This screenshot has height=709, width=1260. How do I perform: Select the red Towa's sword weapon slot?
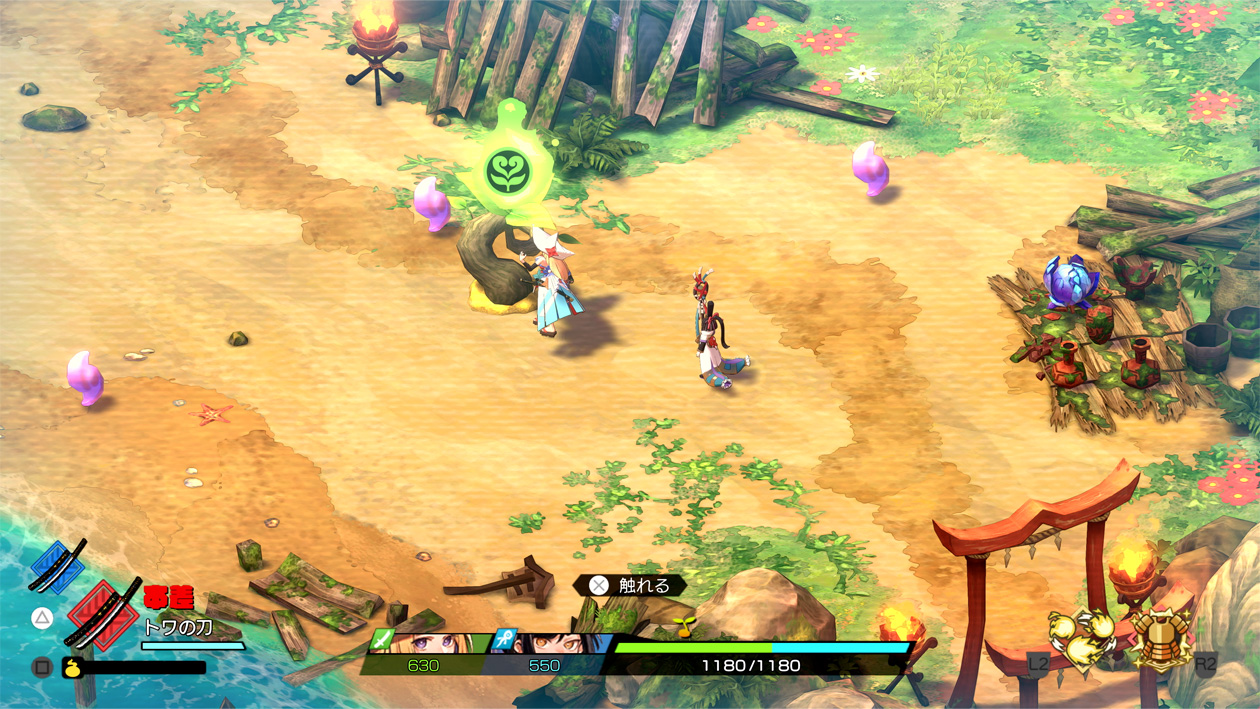[102, 613]
